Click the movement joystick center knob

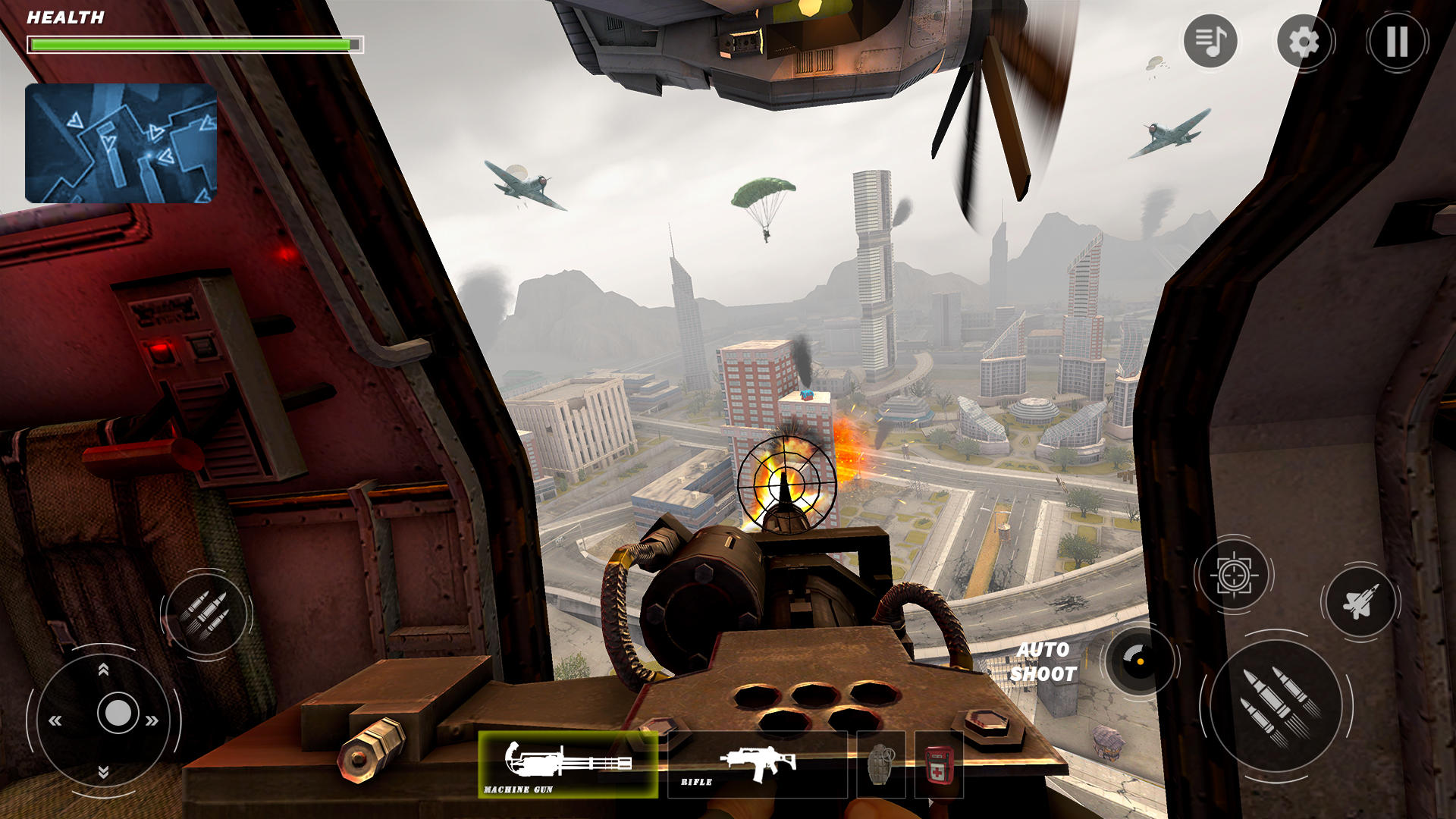click(x=118, y=714)
